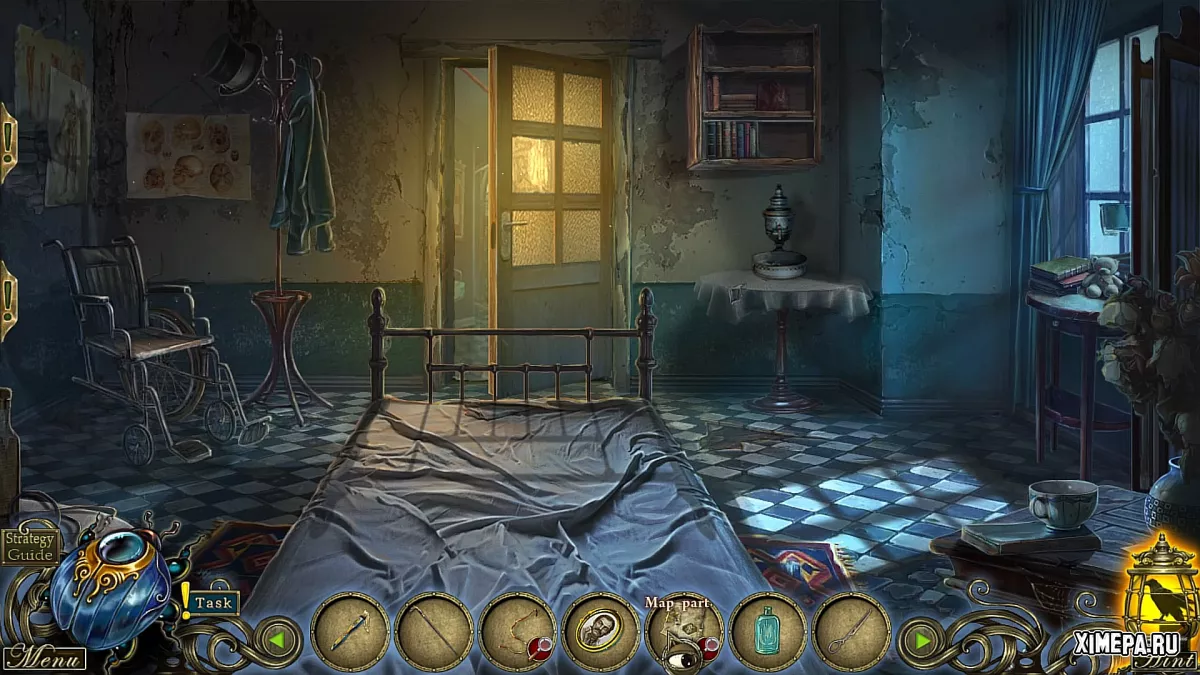Pick the green bottle from inventory

point(767,631)
